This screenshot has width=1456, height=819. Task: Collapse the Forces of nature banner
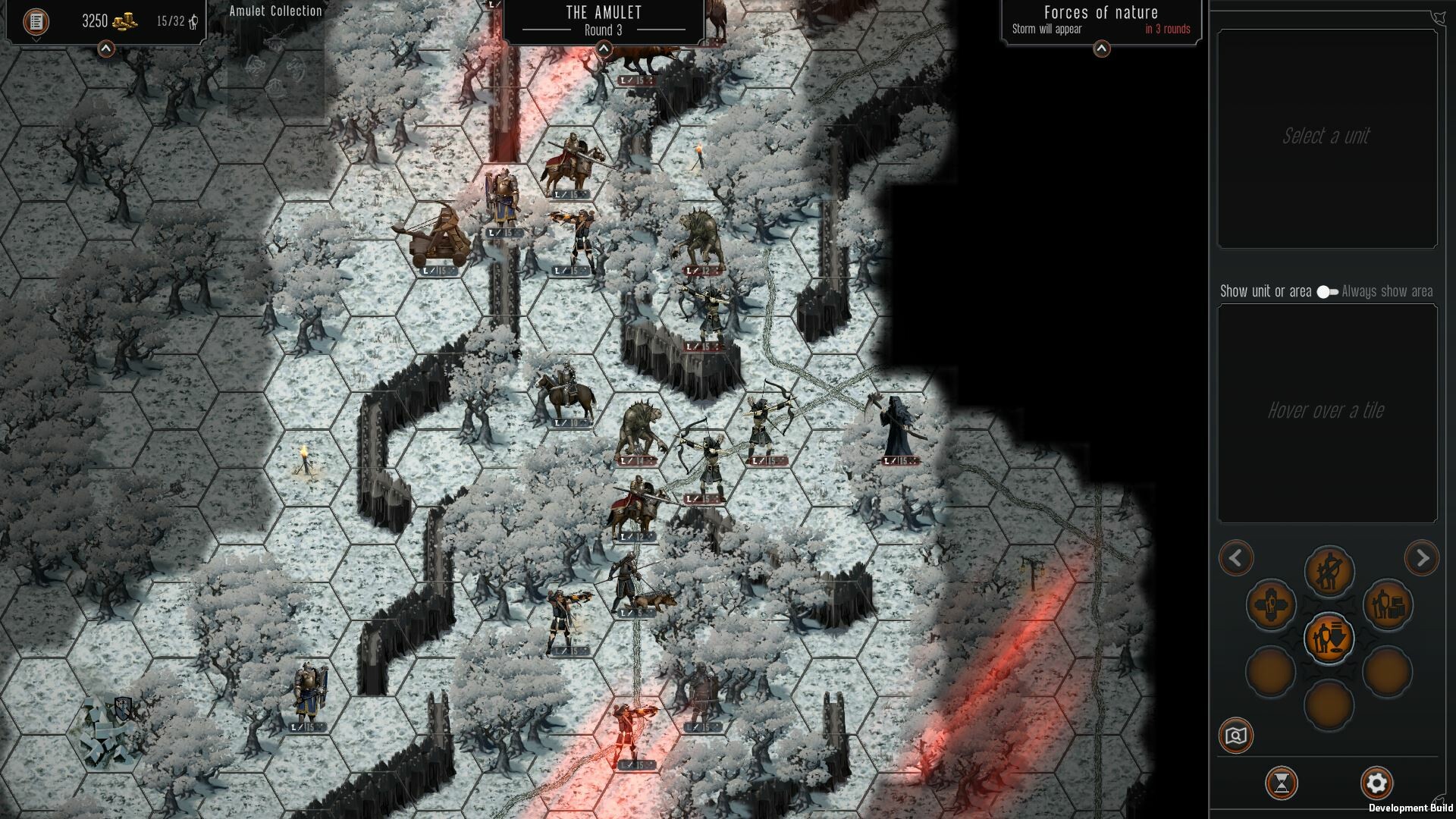1101,49
